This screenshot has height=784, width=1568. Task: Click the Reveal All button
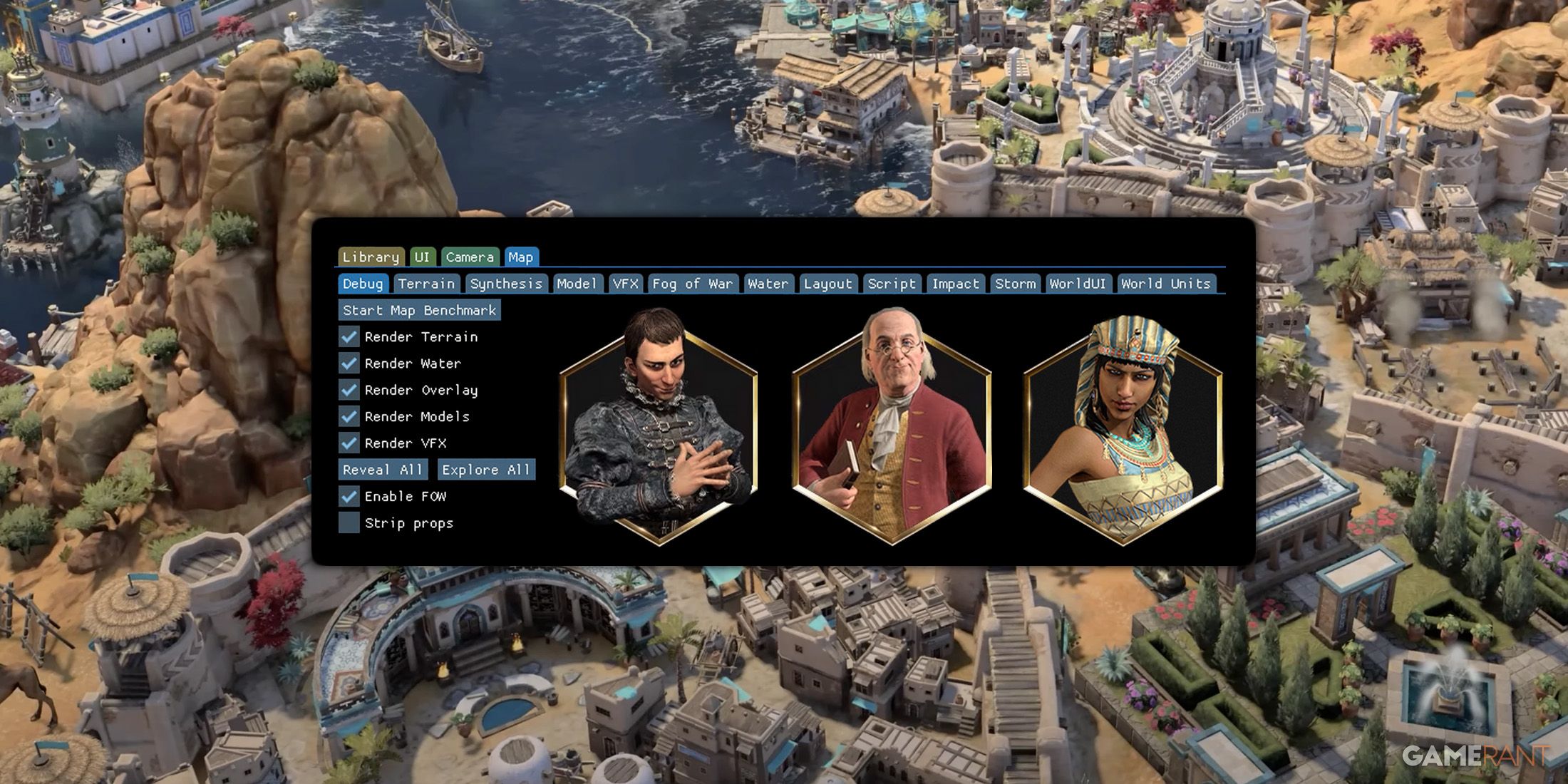[x=381, y=470]
